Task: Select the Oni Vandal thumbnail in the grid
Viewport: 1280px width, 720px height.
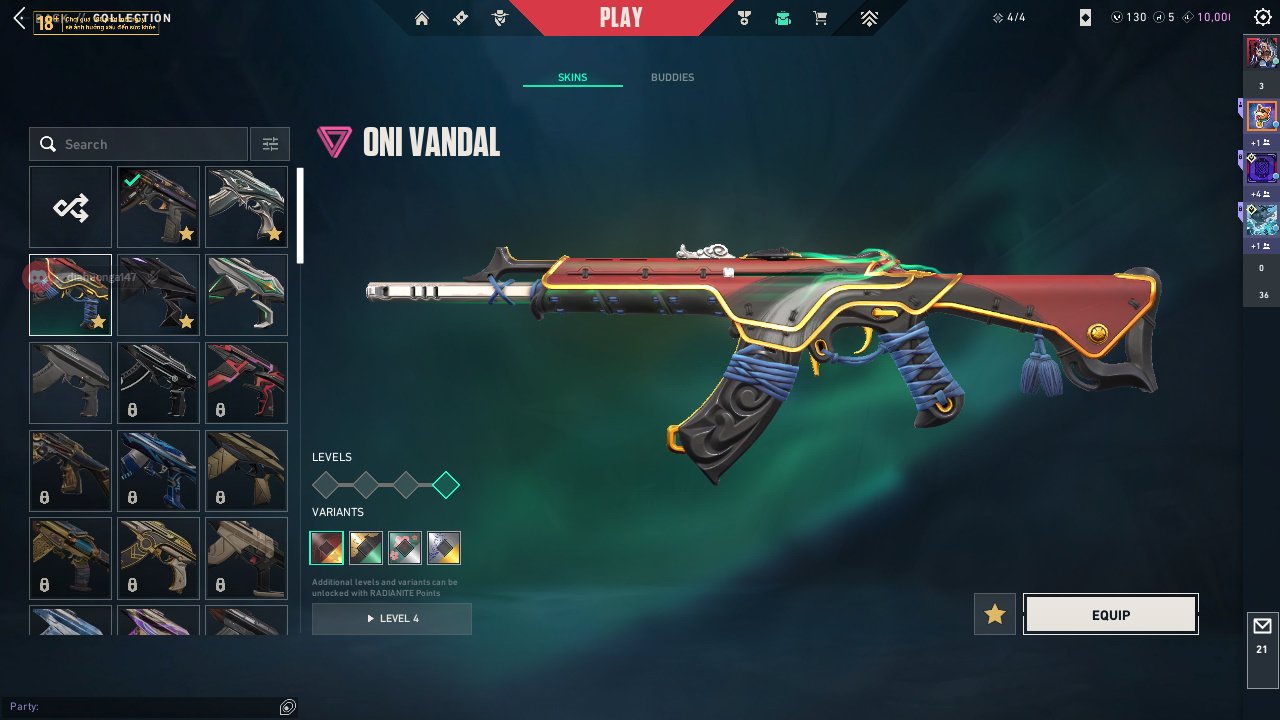Action: [70, 295]
